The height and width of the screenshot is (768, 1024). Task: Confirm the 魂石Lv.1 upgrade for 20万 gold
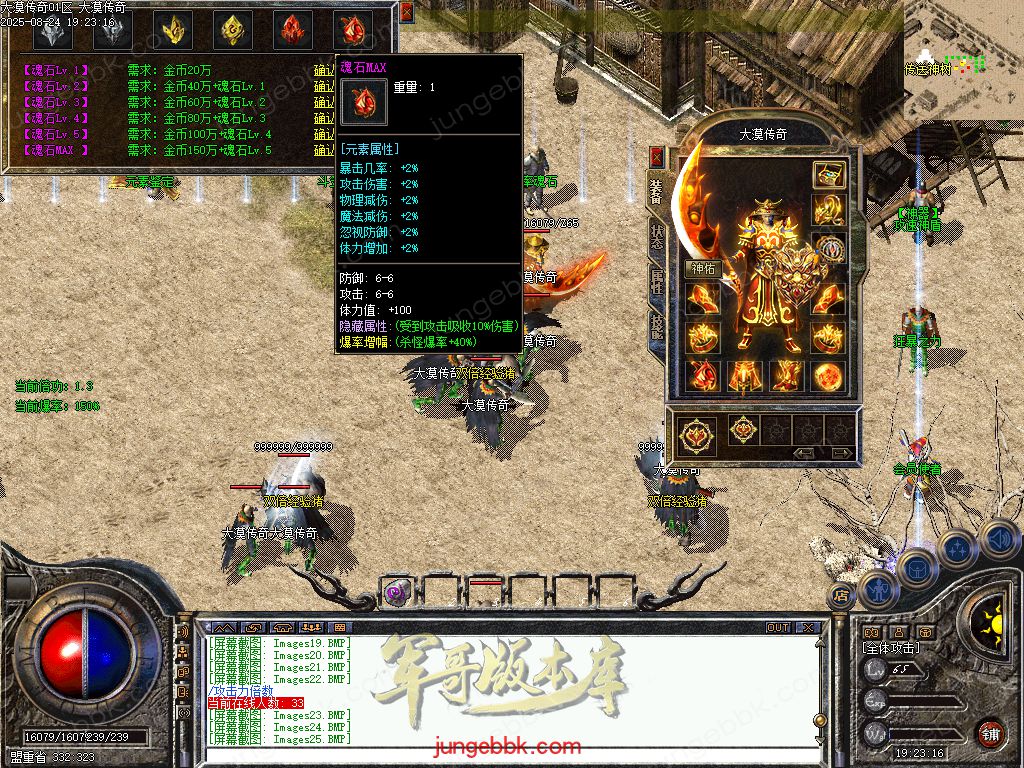pos(324,70)
